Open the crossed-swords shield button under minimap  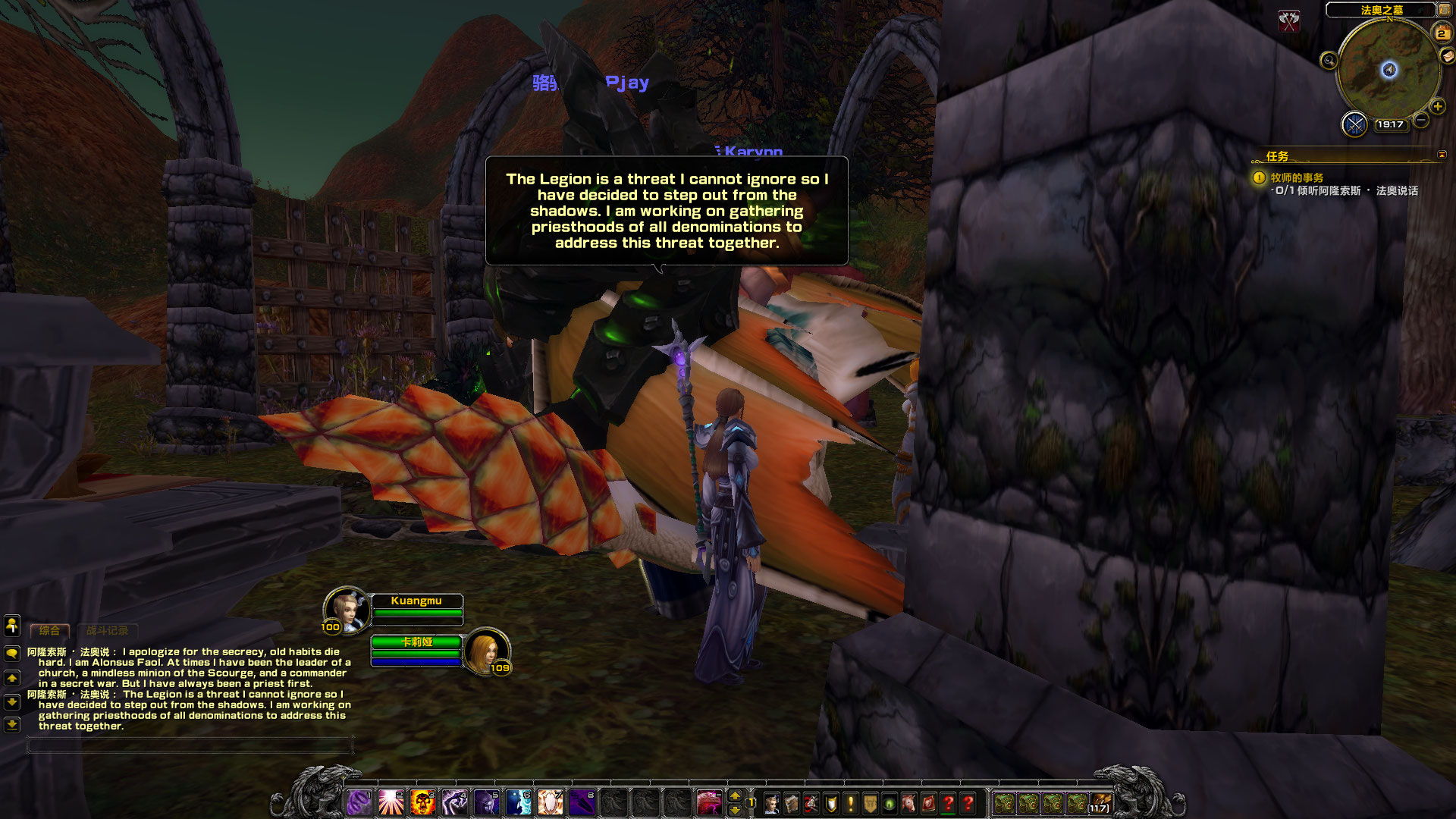(x=1354, y=124)
